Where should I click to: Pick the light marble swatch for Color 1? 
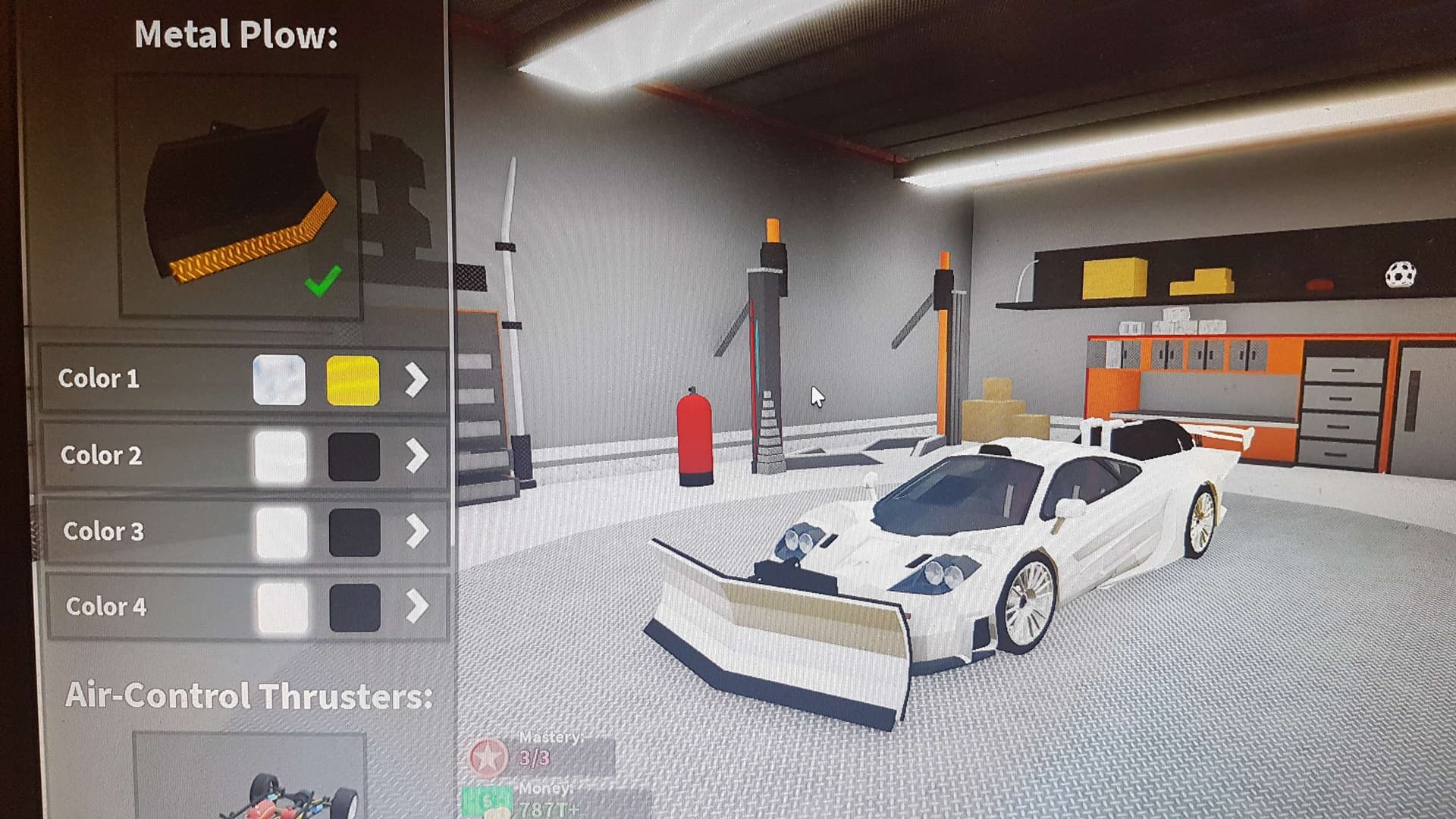tap(279, 380)
